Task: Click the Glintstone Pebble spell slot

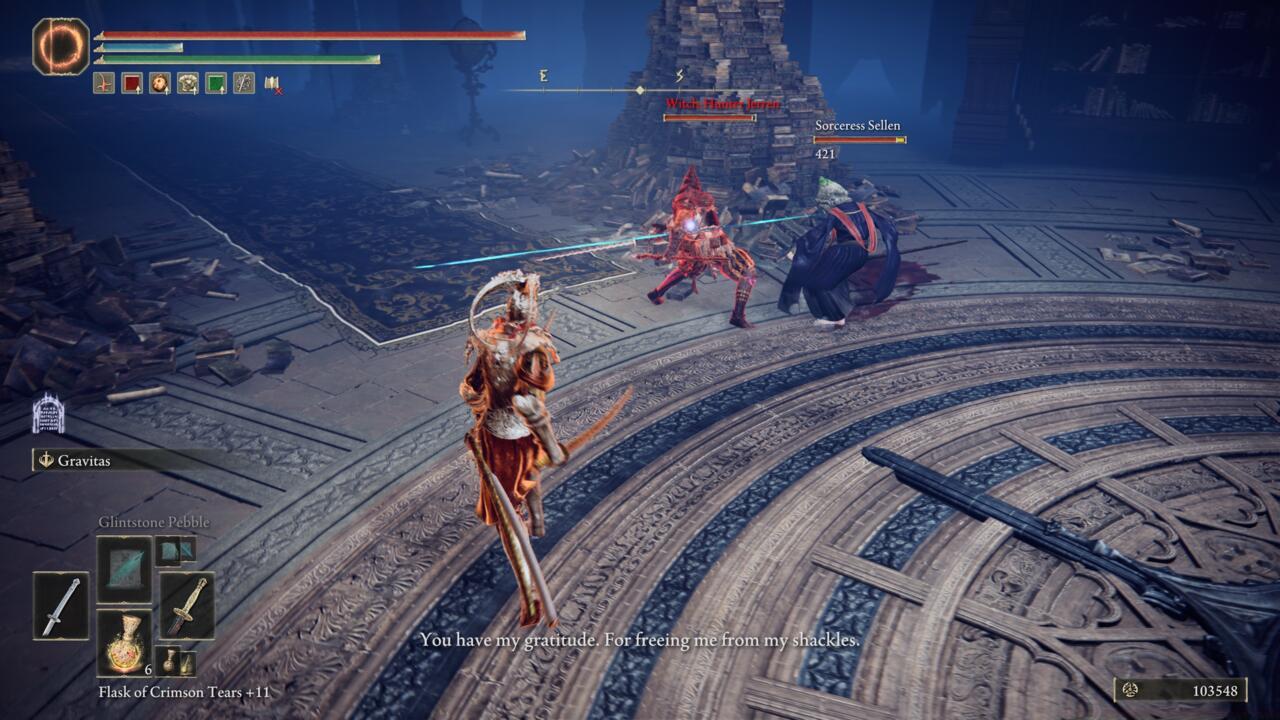Action: click(x=125, y=570)
